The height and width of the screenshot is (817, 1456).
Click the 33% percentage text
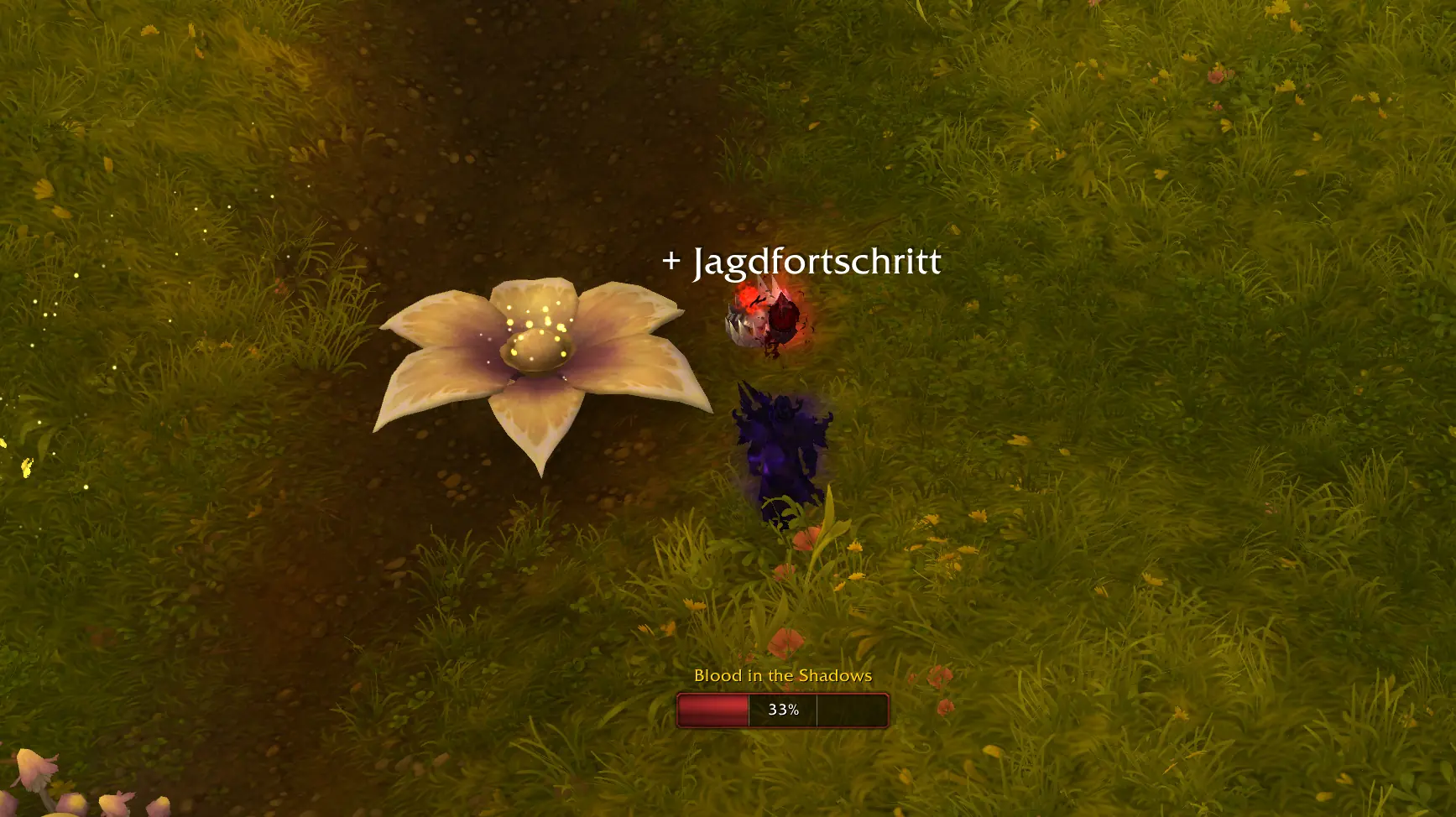pyautogui.click(x=785, y=710)
